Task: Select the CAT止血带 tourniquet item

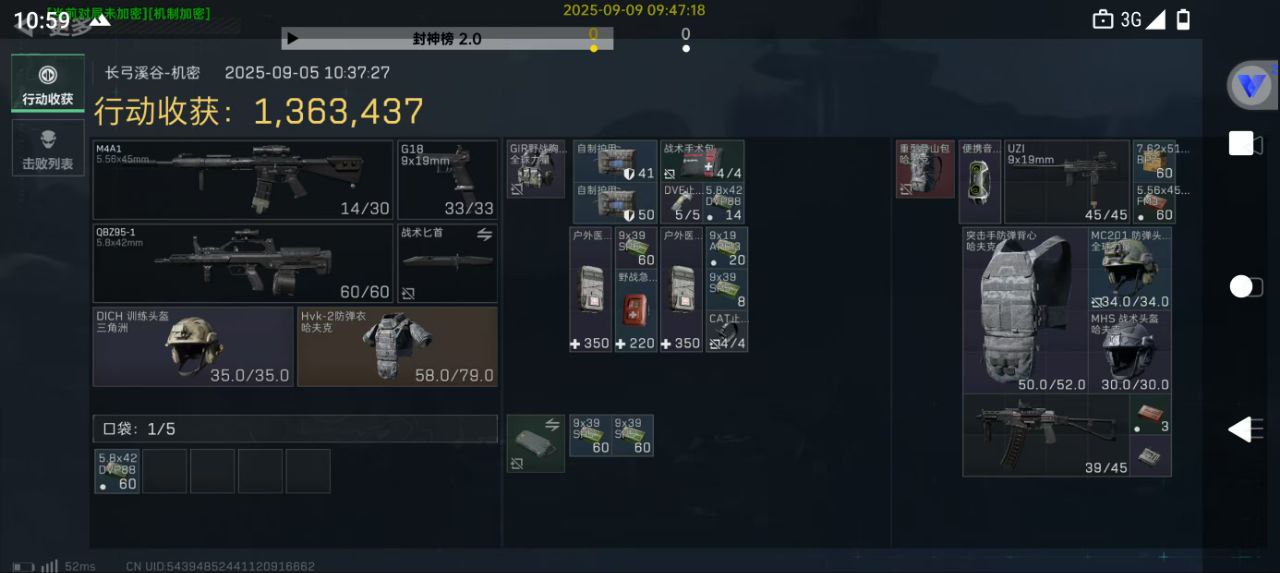Action: [x=727, y=332]
